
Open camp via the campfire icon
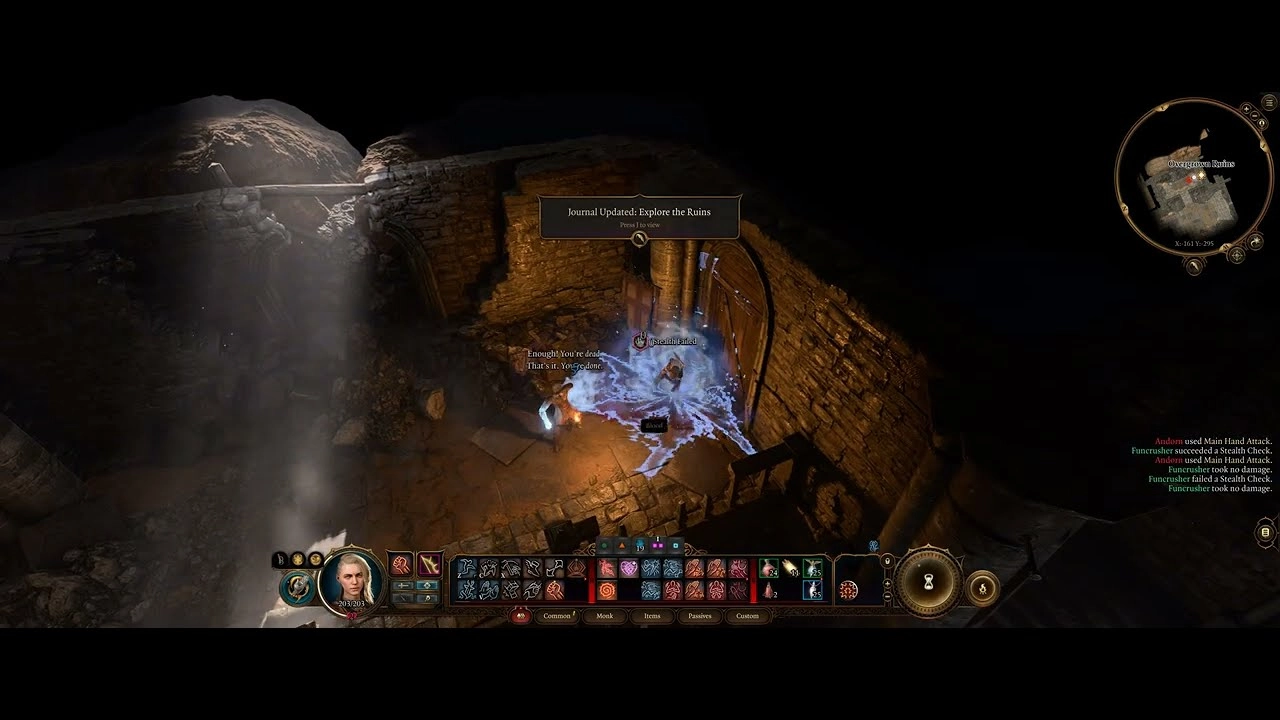981,588
